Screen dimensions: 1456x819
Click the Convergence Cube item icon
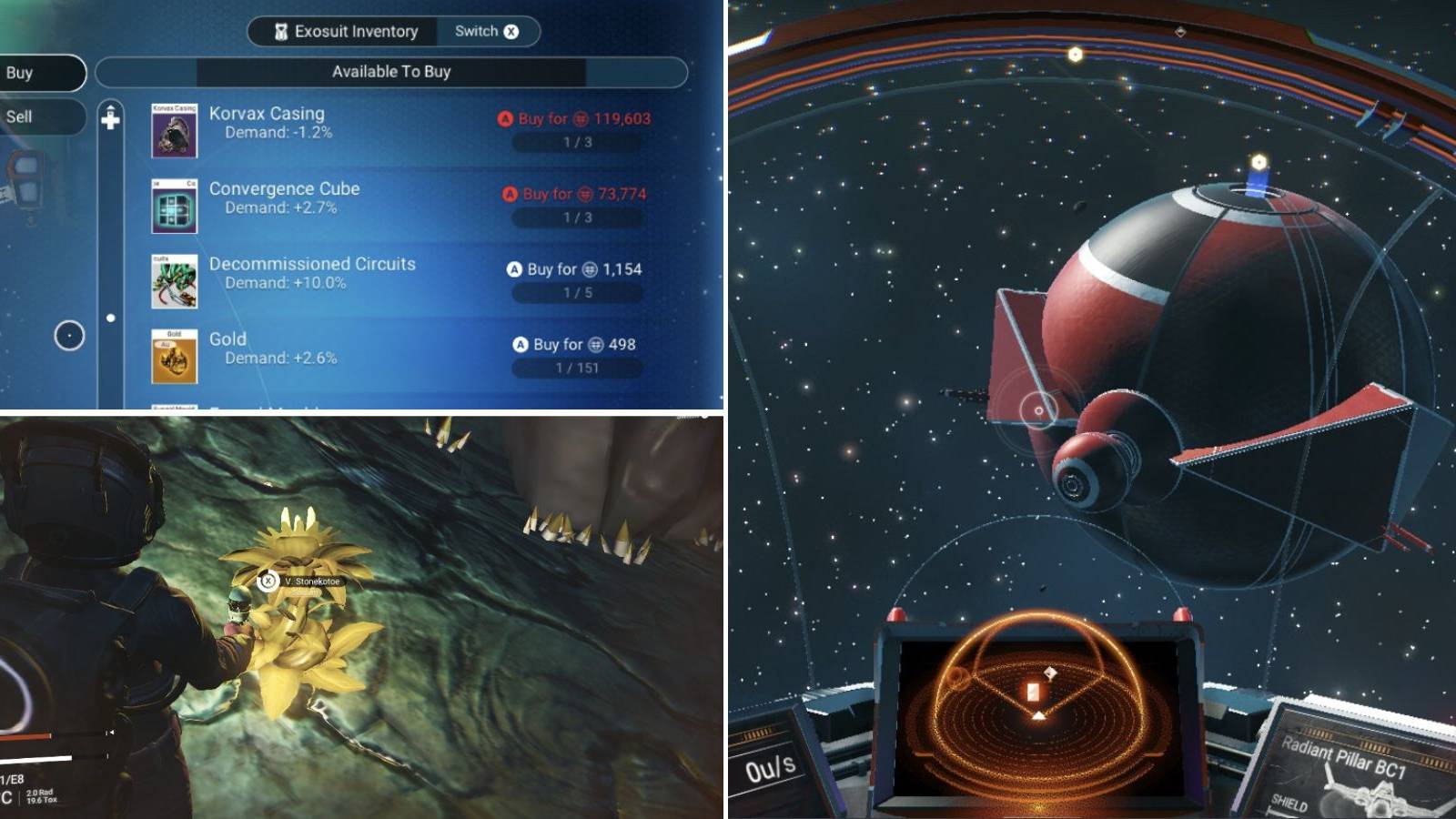coord(174,207)
